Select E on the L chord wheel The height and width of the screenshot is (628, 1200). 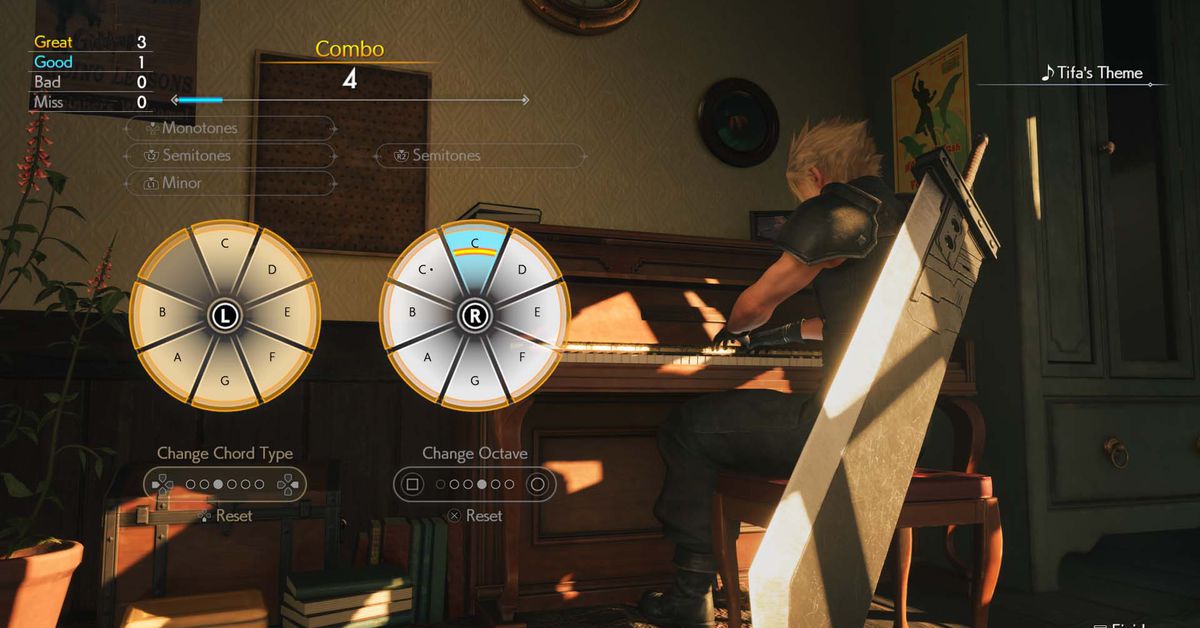[x=287, y=312]
